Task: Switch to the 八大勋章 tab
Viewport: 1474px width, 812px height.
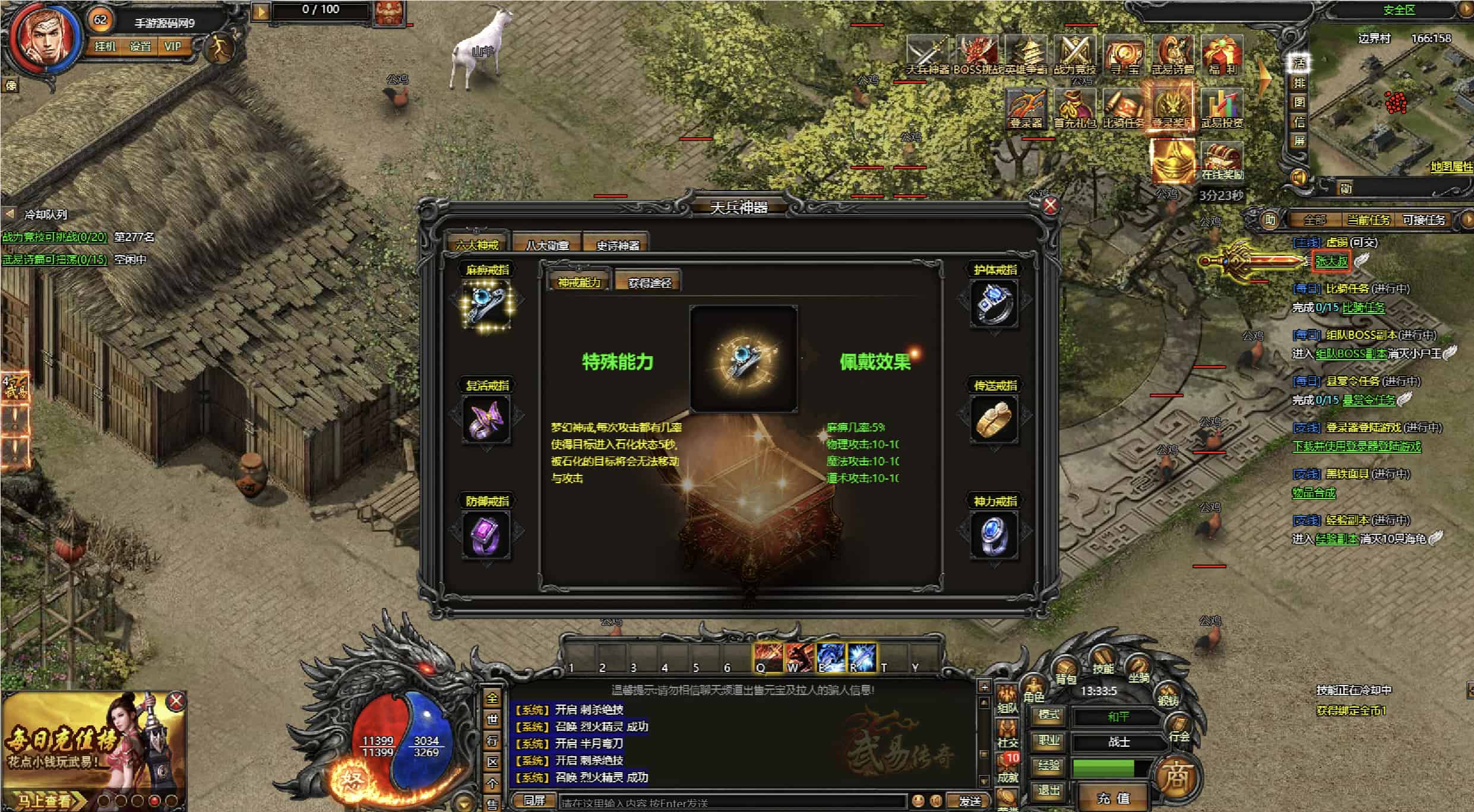Action: pyautogui.click(x=547, y=245)
